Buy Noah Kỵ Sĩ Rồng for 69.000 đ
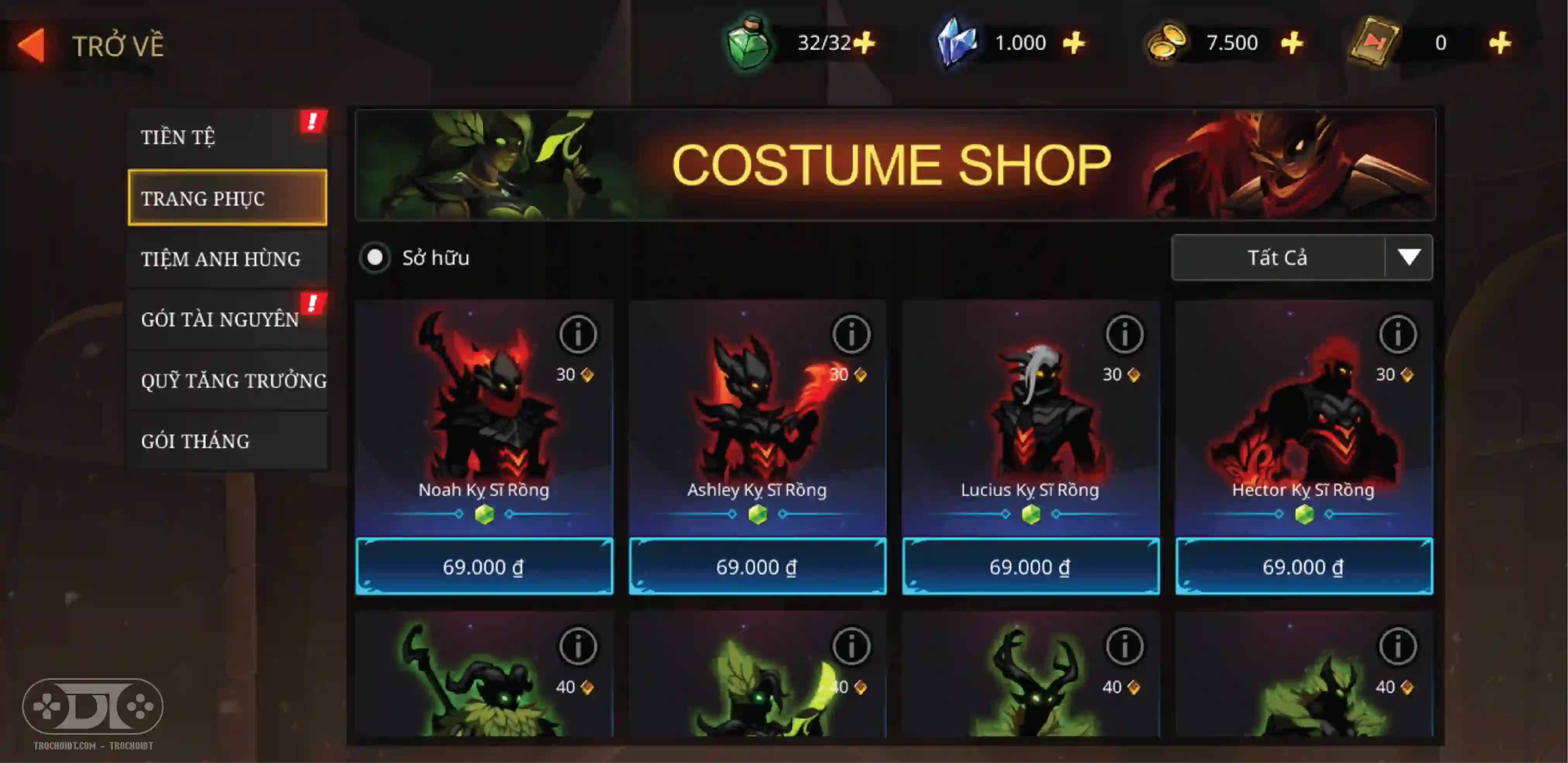1568x763 pixels. [x=483, y=566]
